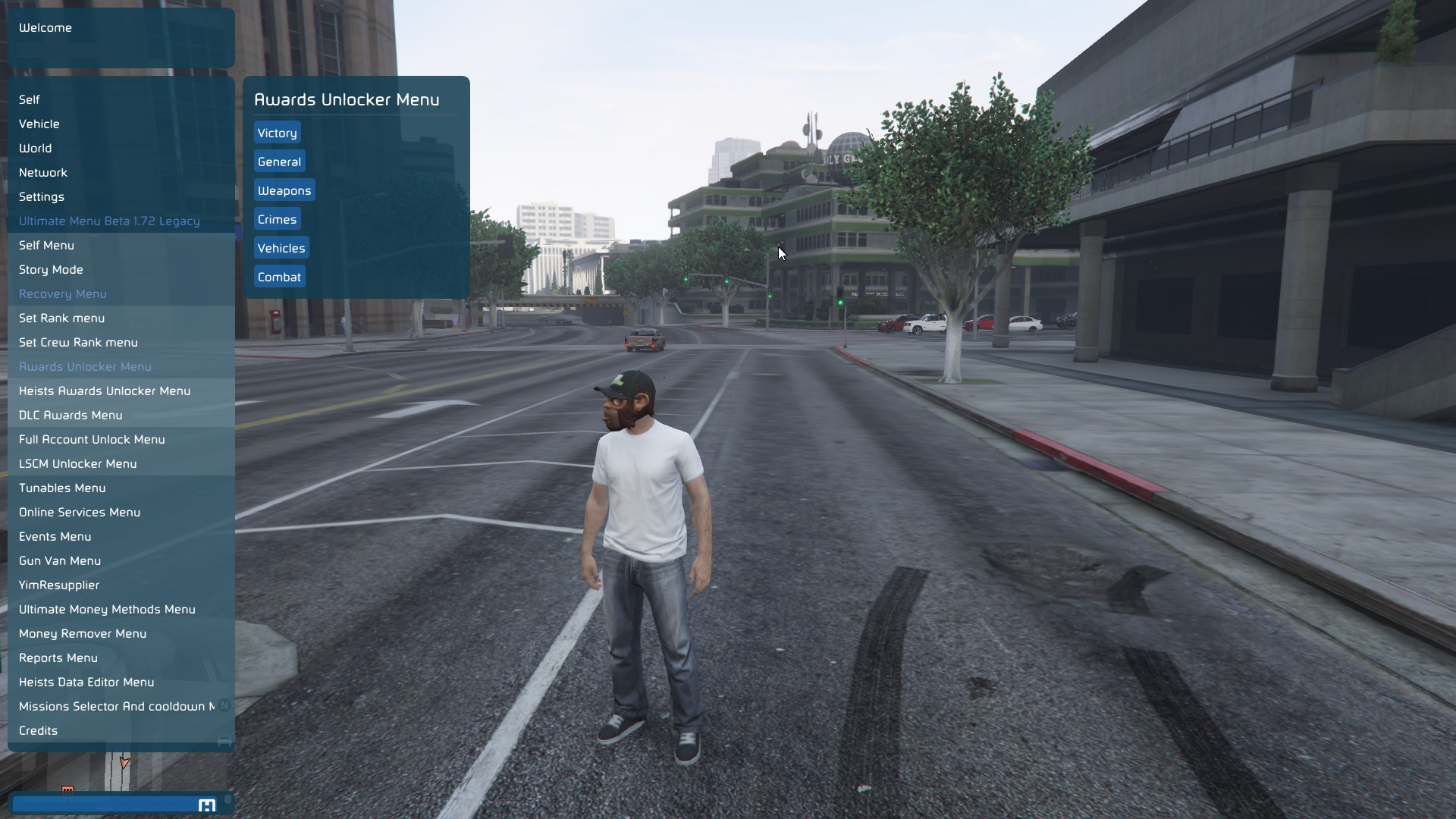
Task: Select Ultimate Money Methods Menu
Action: point(107,609)
